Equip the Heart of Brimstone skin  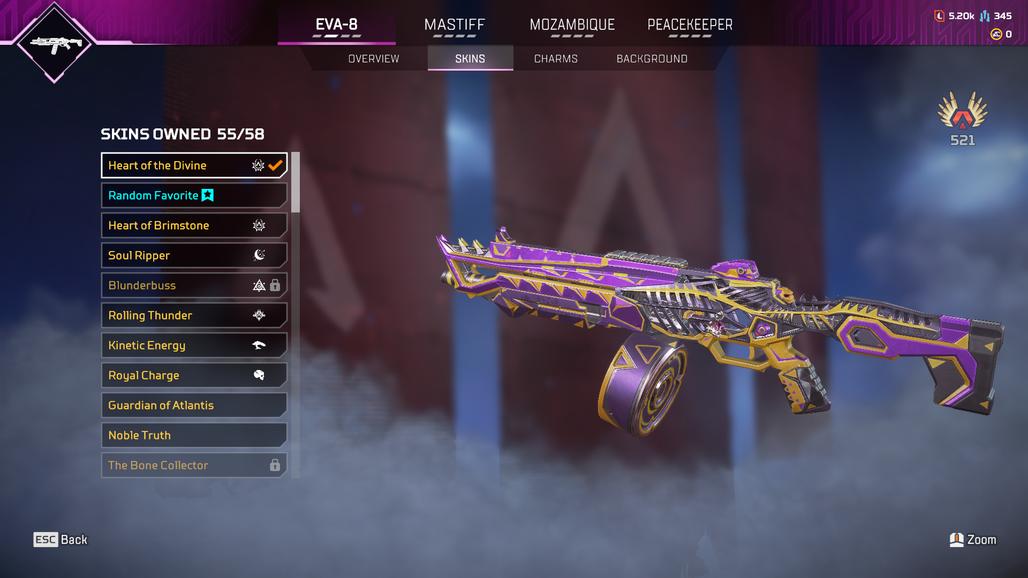point(193,226)
